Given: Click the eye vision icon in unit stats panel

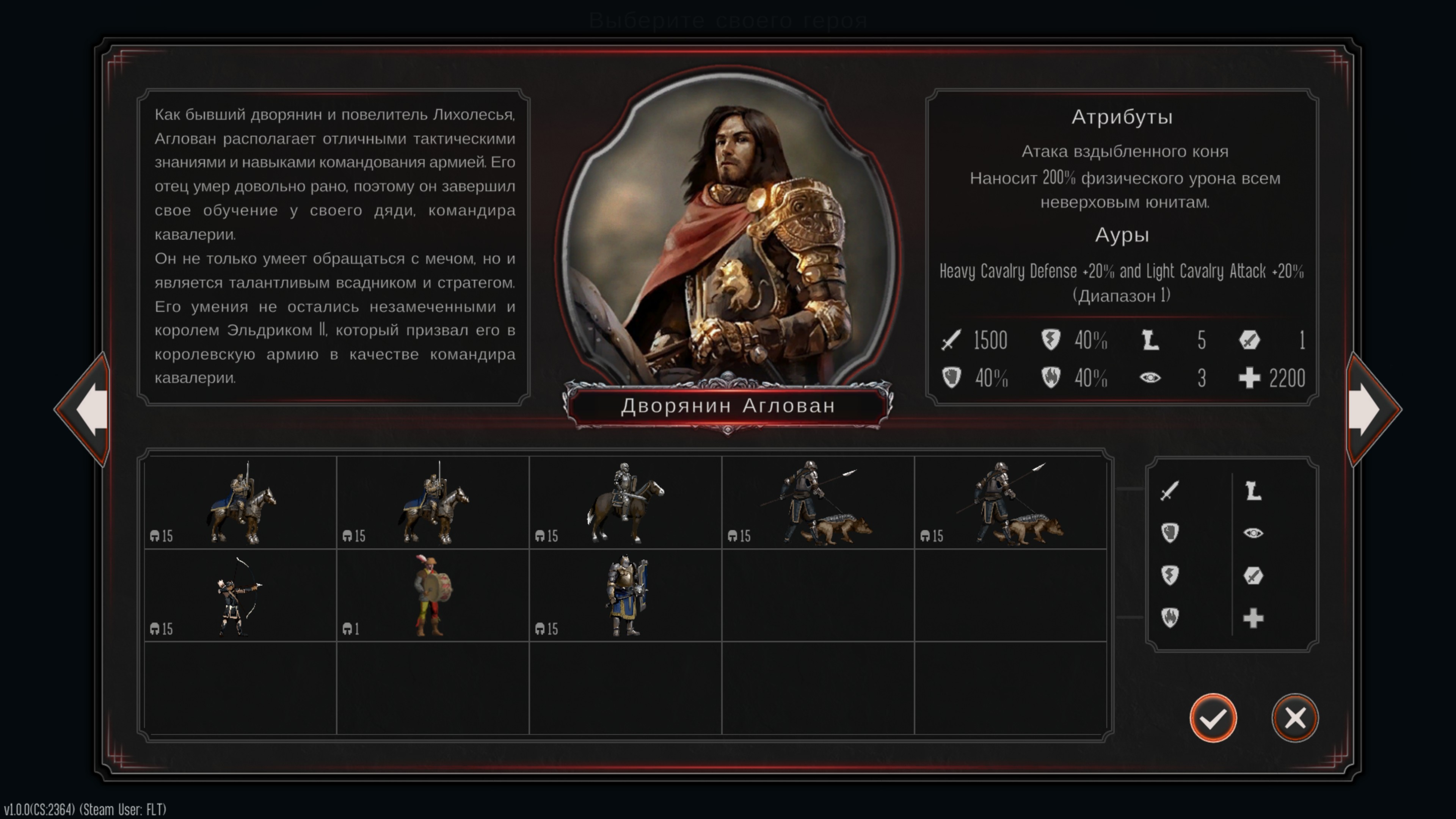Looking at the screenshot, I should point(1253,533).
